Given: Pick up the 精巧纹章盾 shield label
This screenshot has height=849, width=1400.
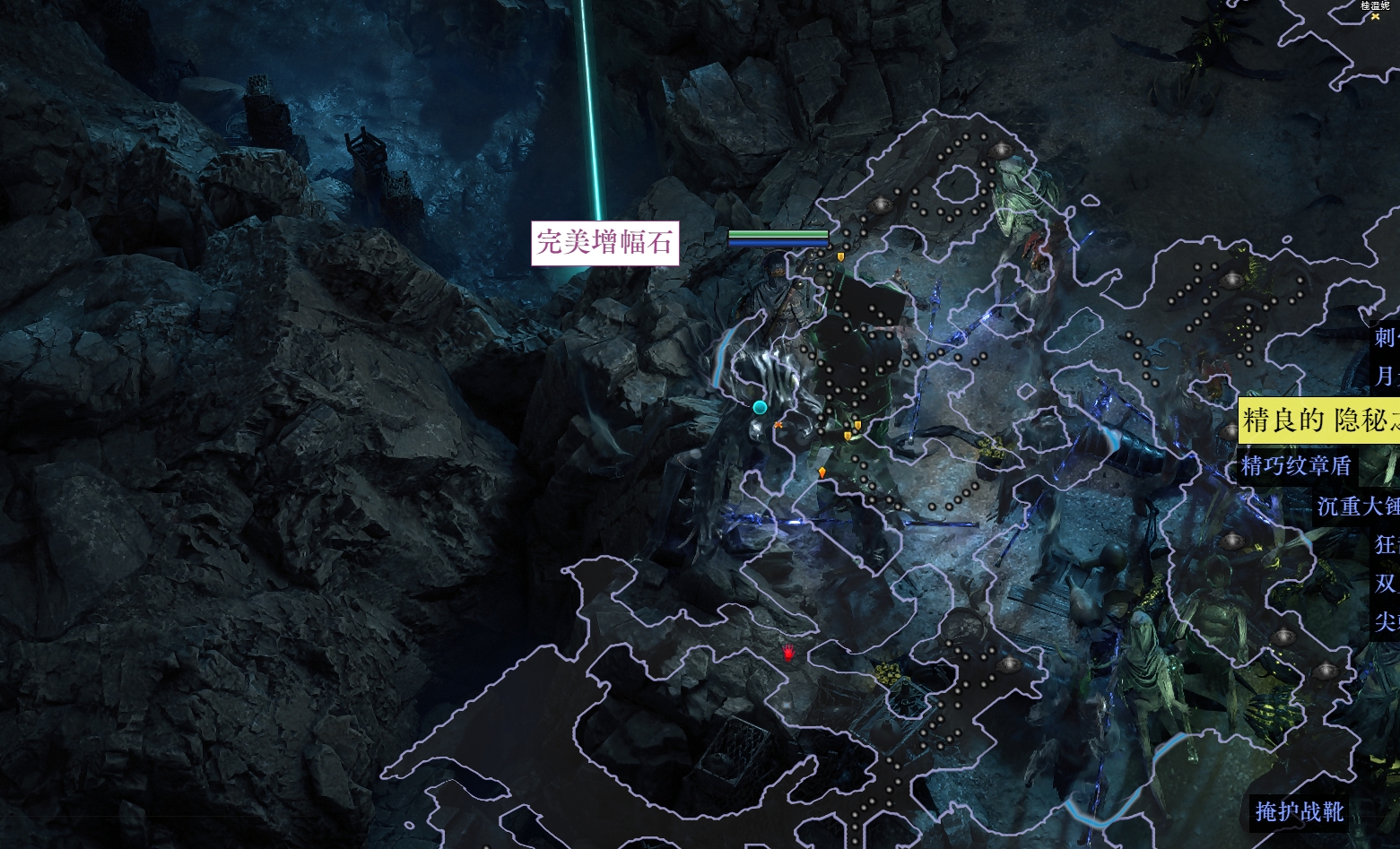Looking at the screenshot, I should (1296, 465).
